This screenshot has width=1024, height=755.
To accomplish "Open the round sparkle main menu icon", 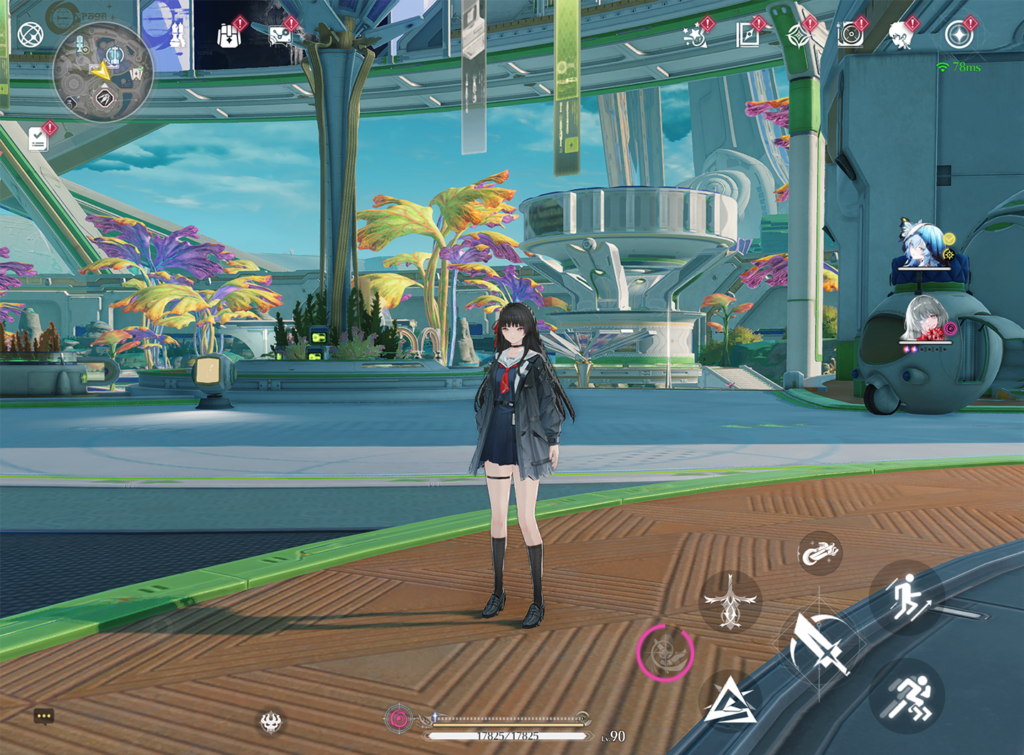I will (x=959, y=35).
